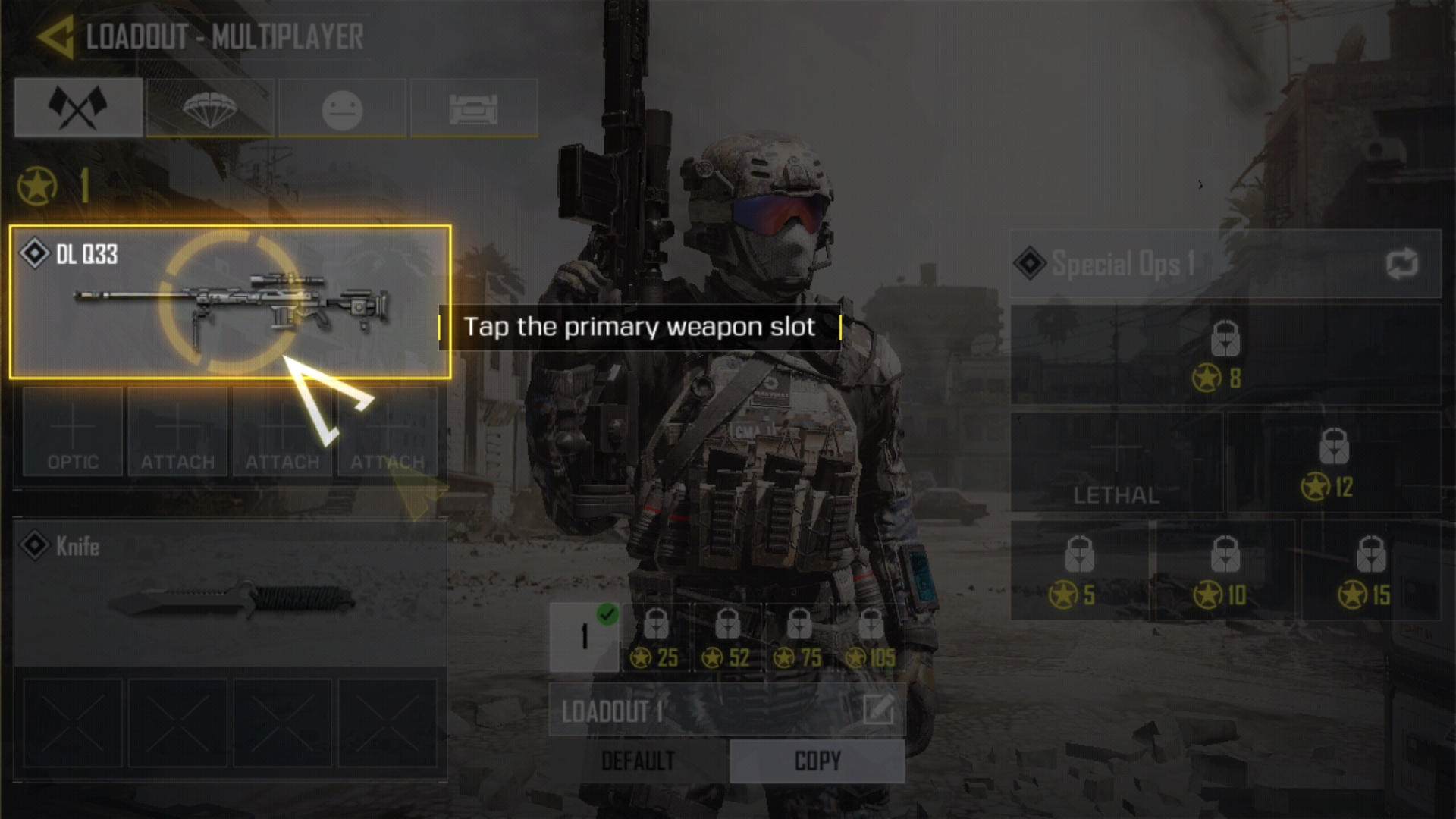Click the COPY loadout button
Viewport: 1456px width, 819px height.
(x=817, y=761)
